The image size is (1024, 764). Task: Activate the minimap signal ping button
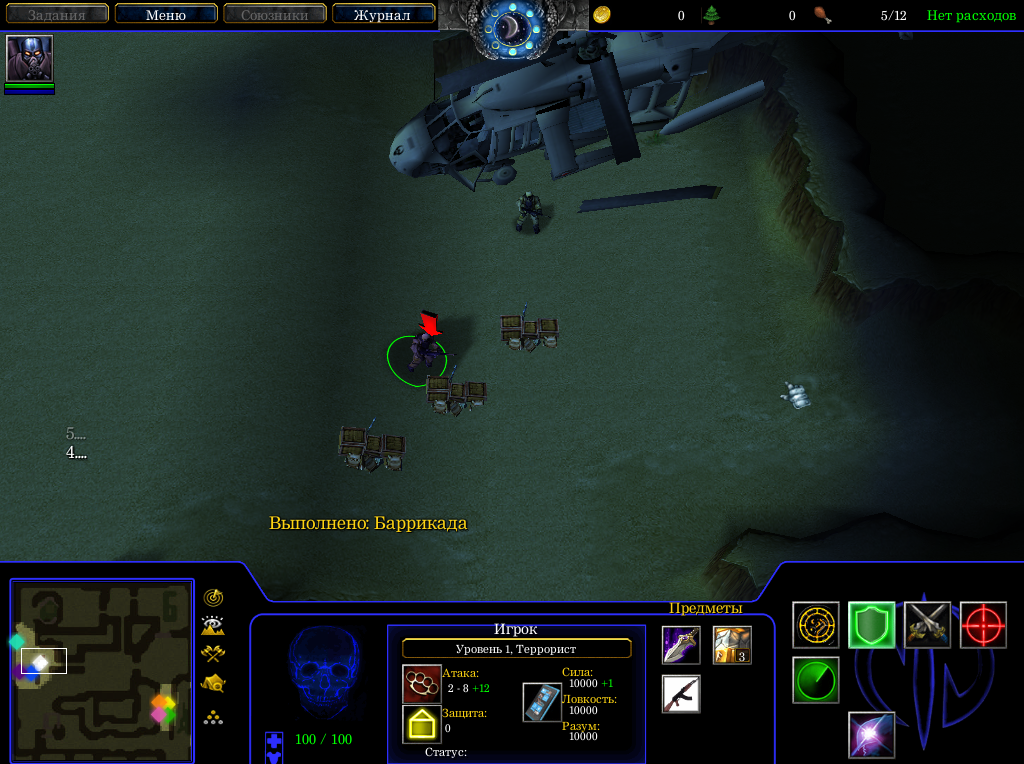[x=213, y=597]
